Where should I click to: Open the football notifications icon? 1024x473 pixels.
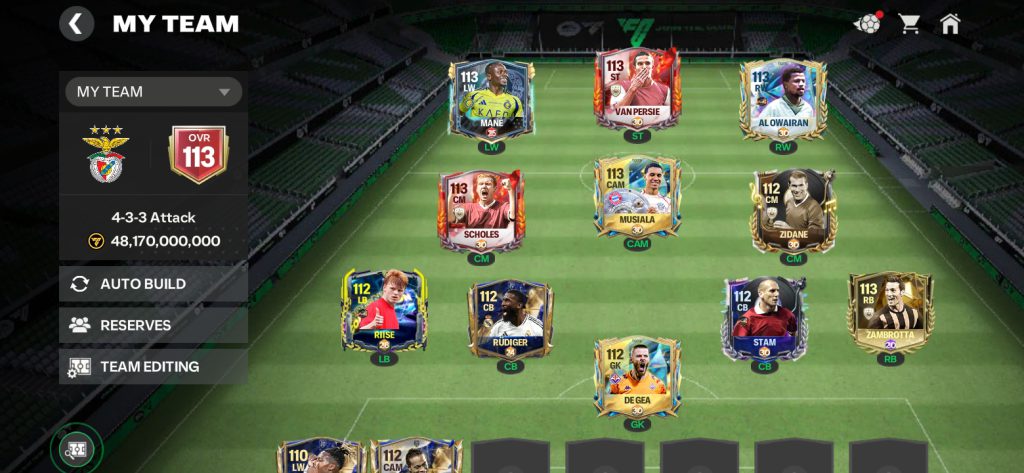coord(866,23)
